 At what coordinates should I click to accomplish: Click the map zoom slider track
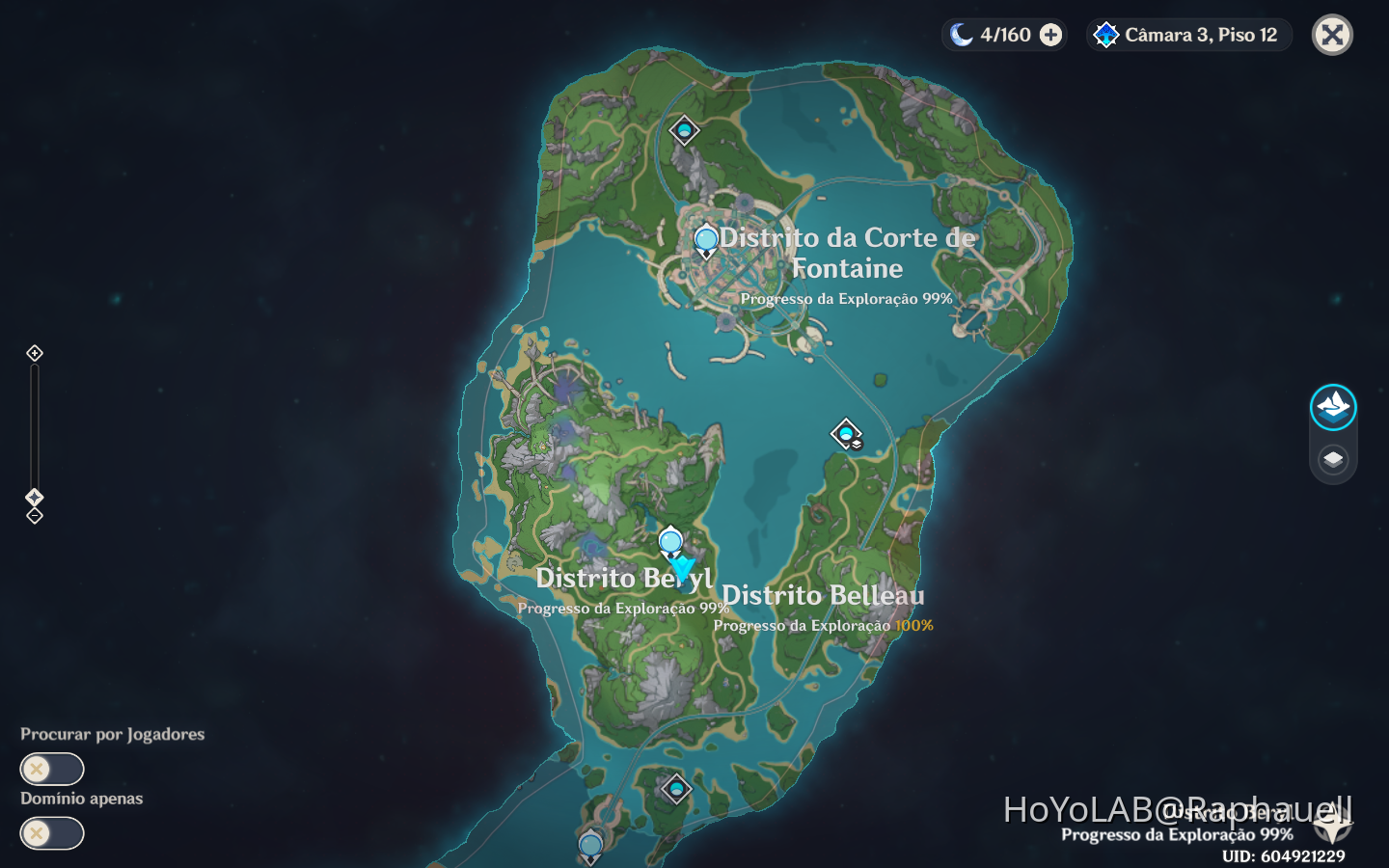(x=34, y=424)
